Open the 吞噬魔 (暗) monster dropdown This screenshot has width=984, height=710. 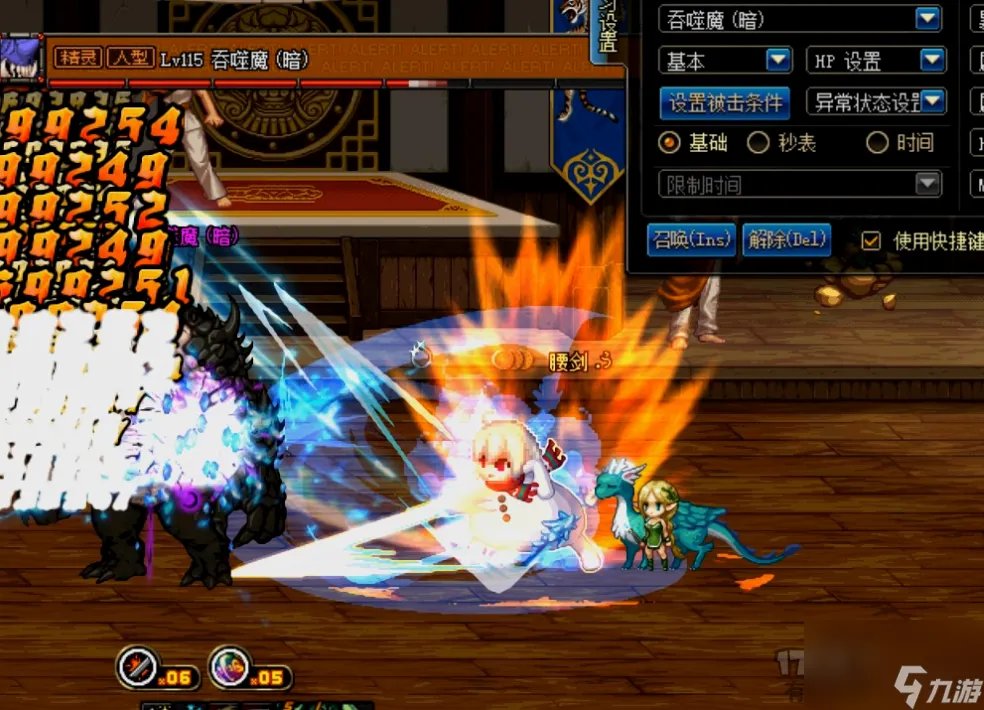(927, 19)
